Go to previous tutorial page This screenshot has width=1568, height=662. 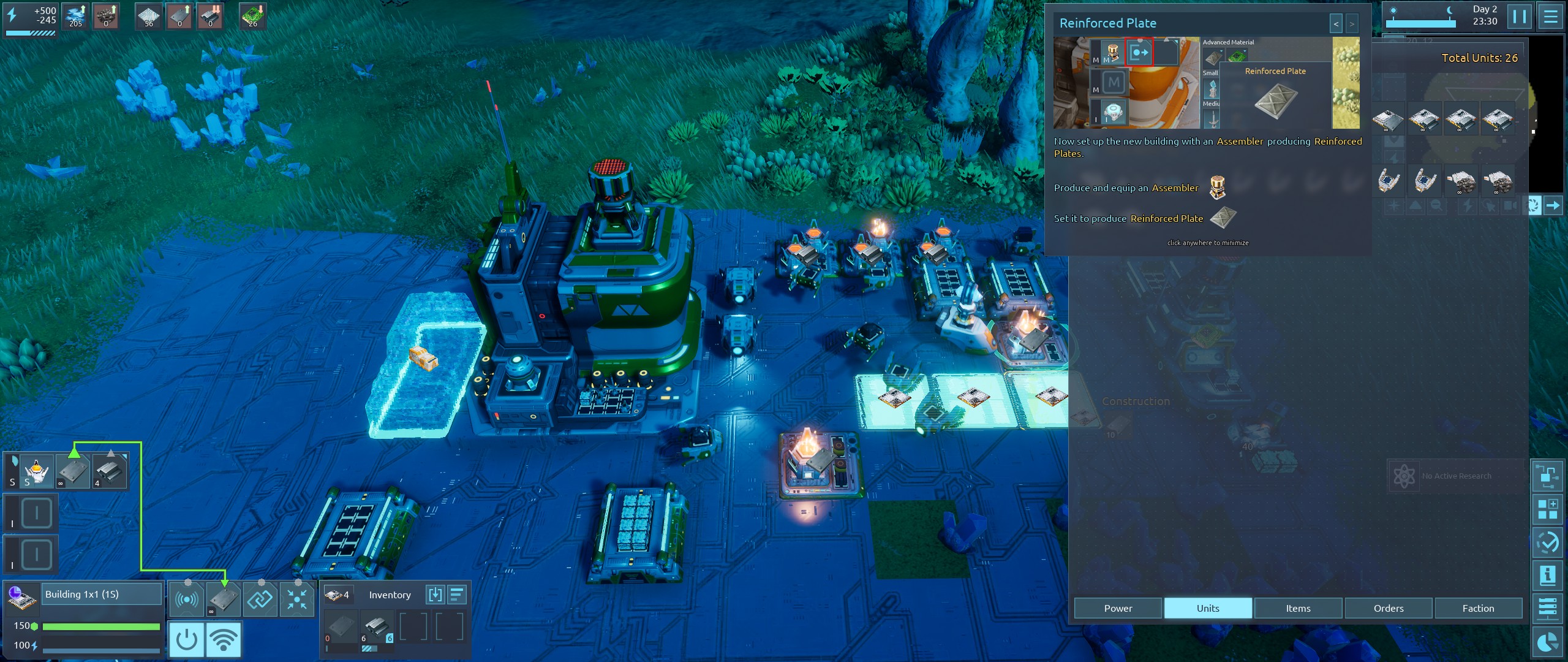point(1336,24)
